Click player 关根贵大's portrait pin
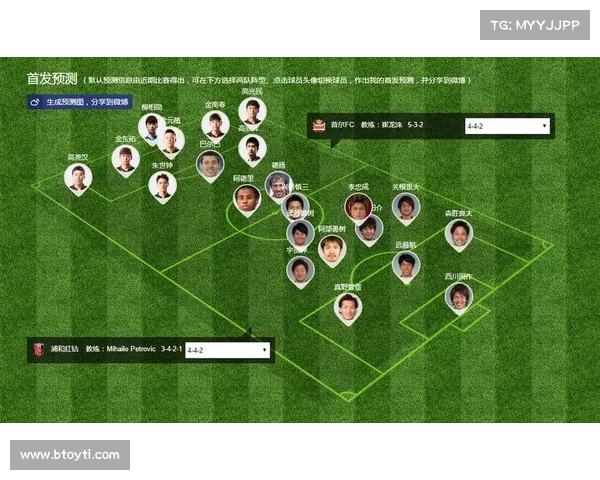 (405, 206)
